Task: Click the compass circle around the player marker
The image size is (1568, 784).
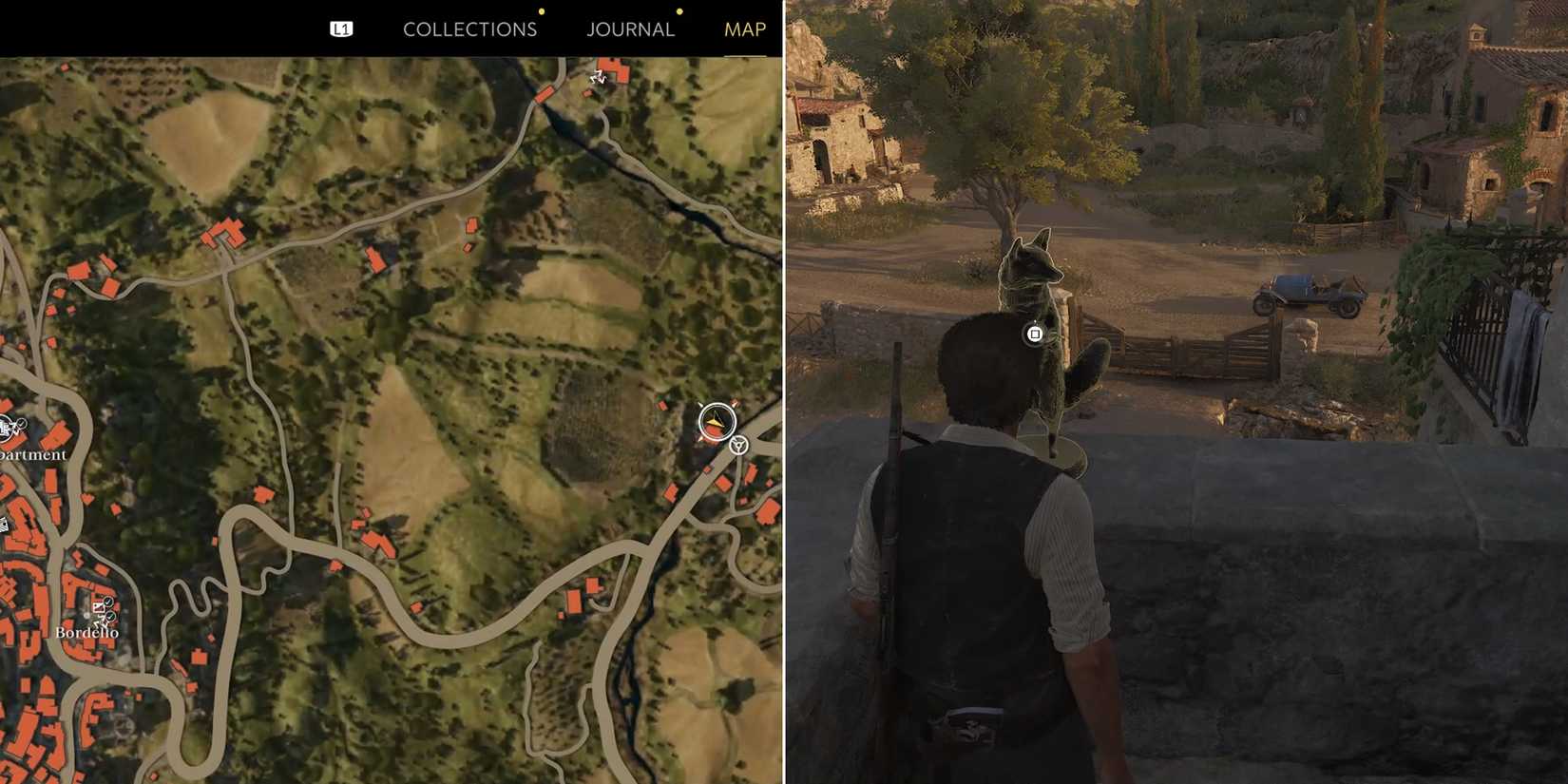Action: (x=717, y=419)
